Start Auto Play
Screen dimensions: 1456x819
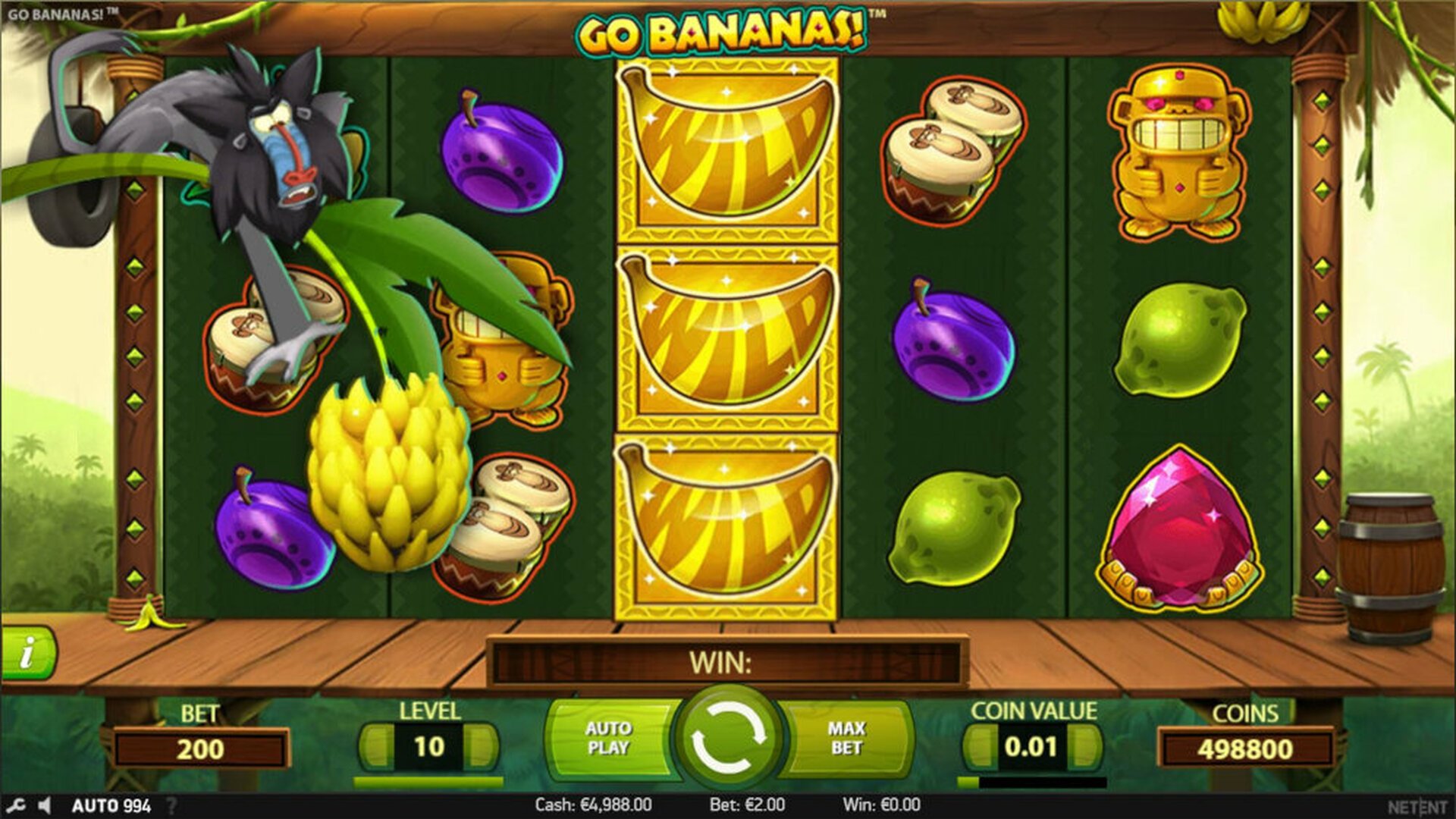coord(608,738)
